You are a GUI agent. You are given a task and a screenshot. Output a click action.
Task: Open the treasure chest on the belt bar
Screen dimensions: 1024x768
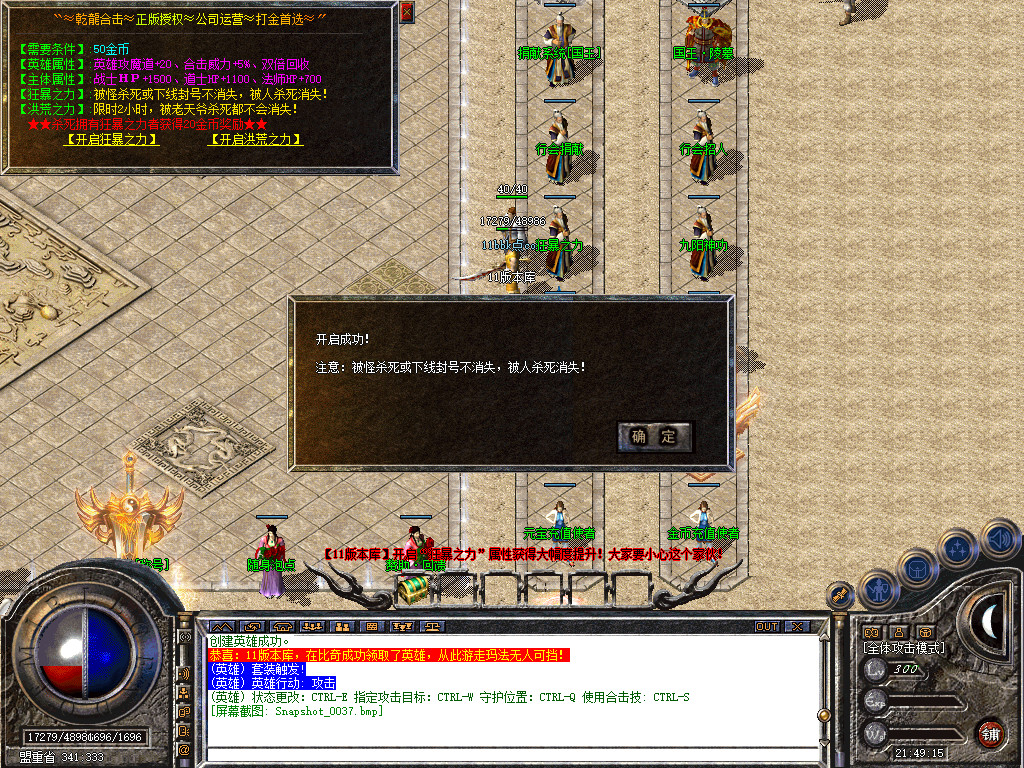[413, 590]
